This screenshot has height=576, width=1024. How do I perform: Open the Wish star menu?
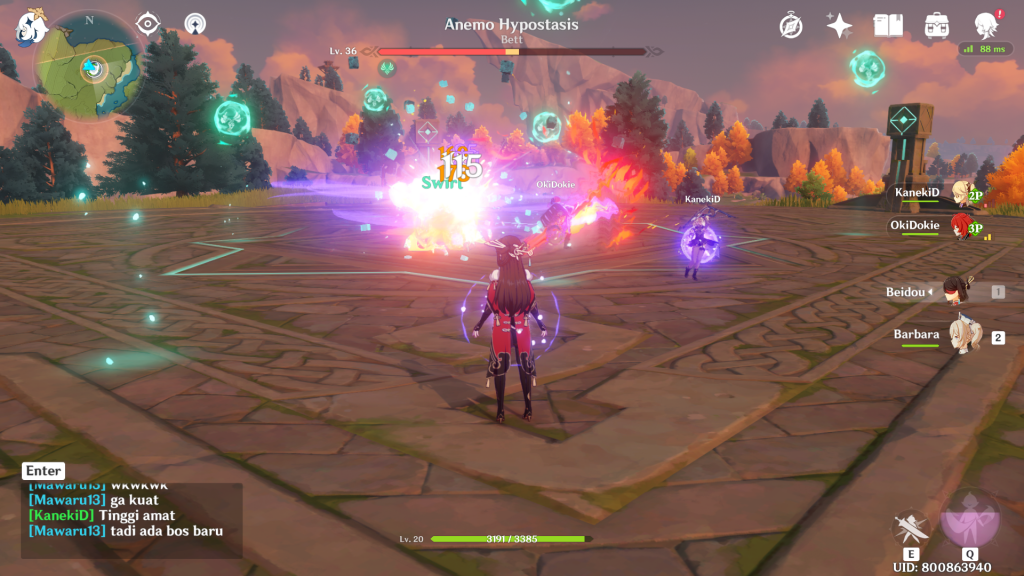tap(839, 26)
